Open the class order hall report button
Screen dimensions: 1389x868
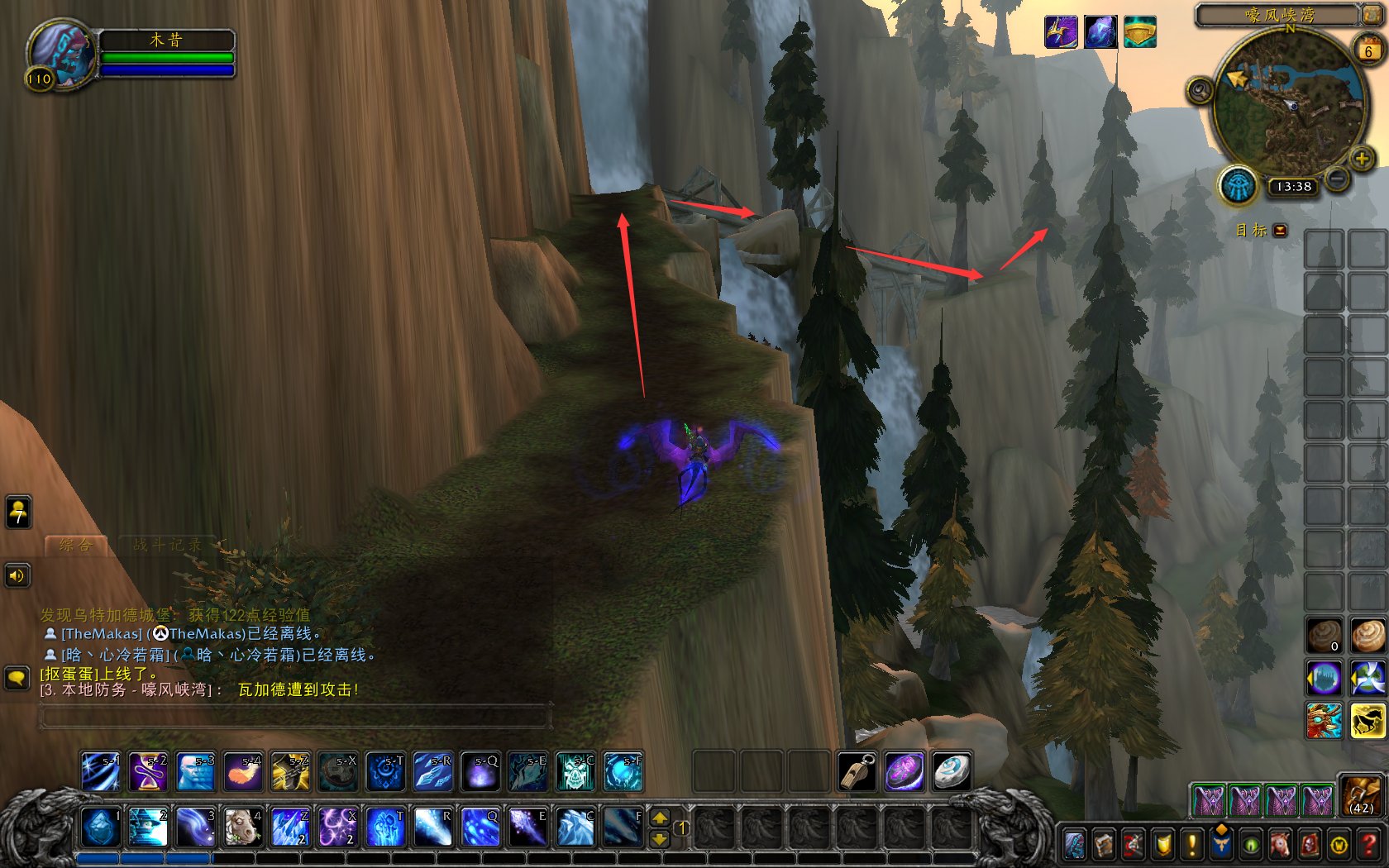[x=1237, y=184]
